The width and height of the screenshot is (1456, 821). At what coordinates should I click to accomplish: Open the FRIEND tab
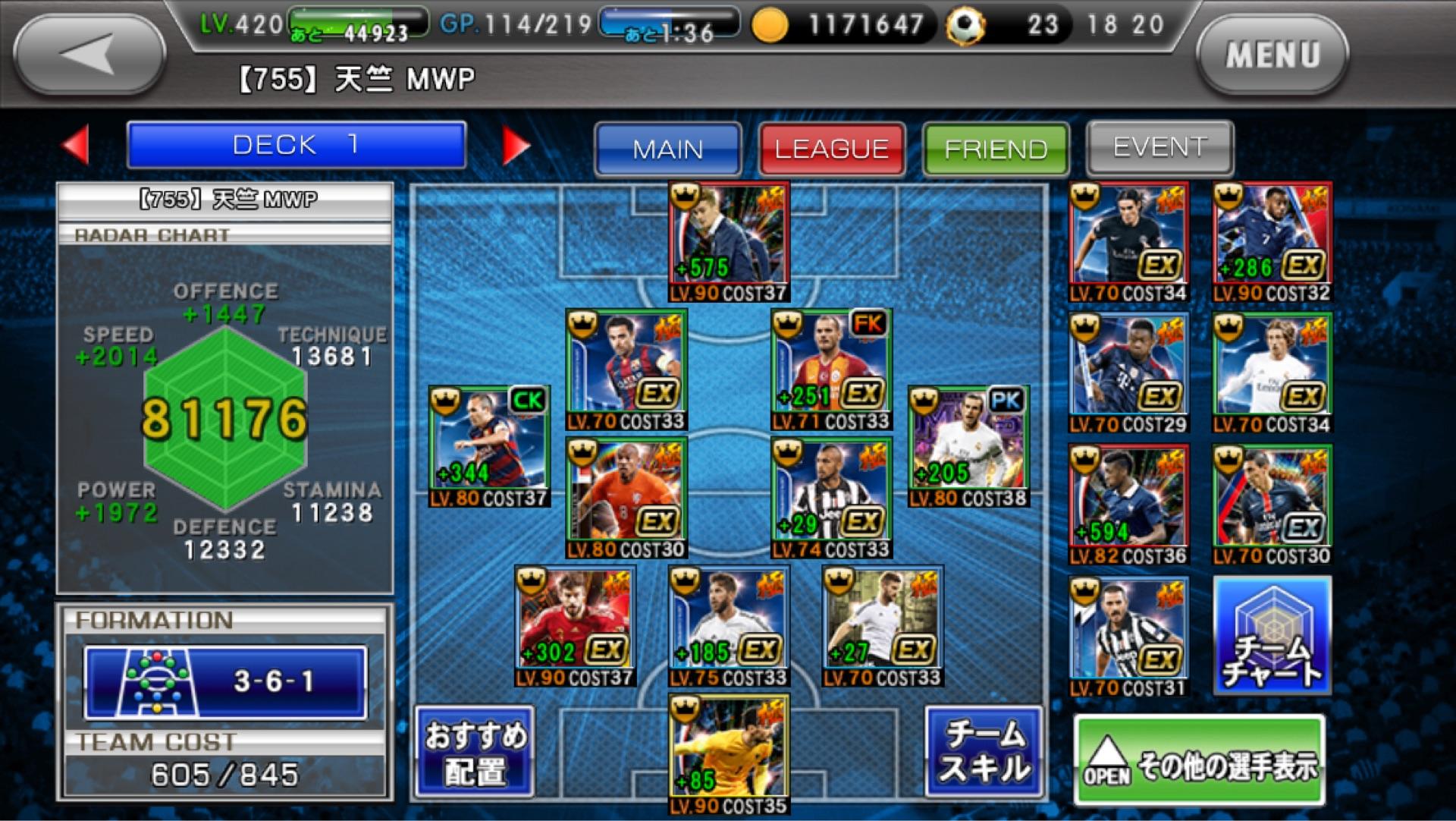tap(996, 149)
